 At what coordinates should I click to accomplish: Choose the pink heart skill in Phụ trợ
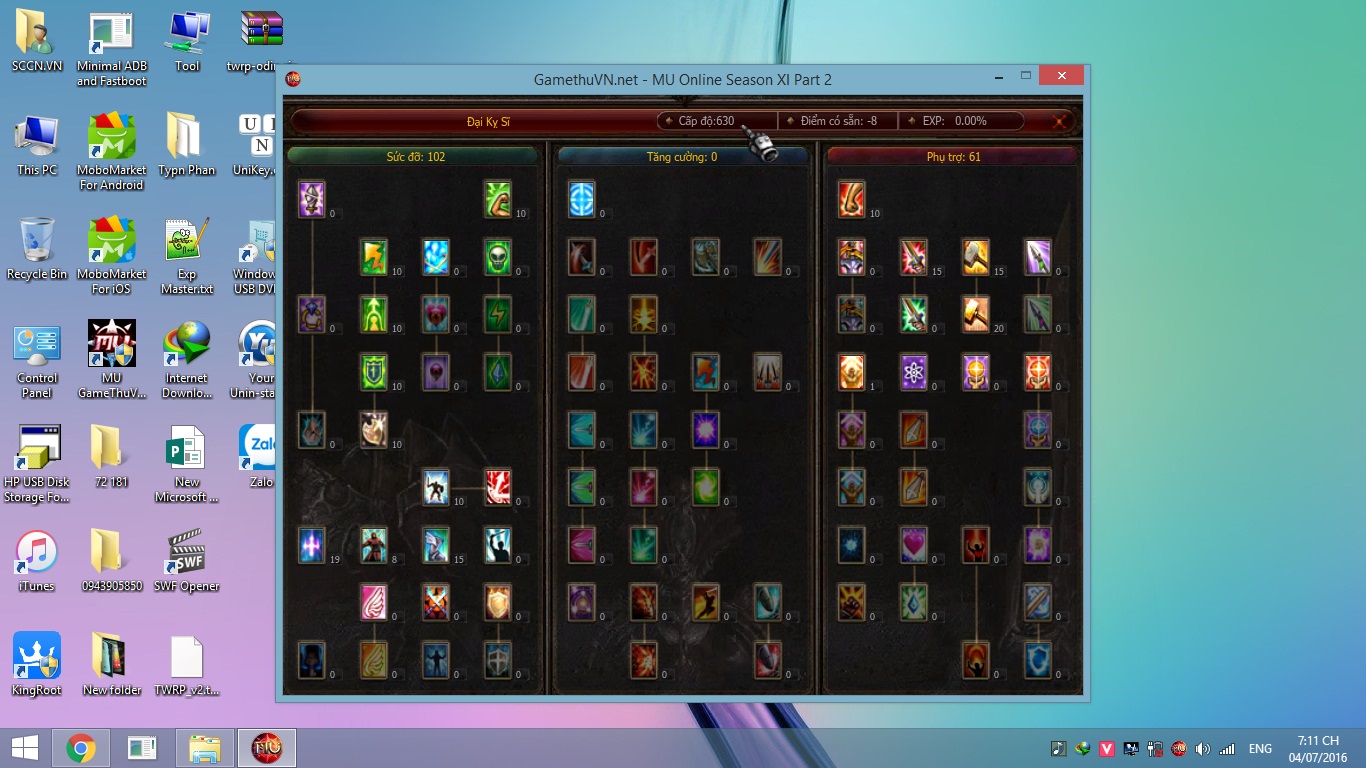point(914,545)
